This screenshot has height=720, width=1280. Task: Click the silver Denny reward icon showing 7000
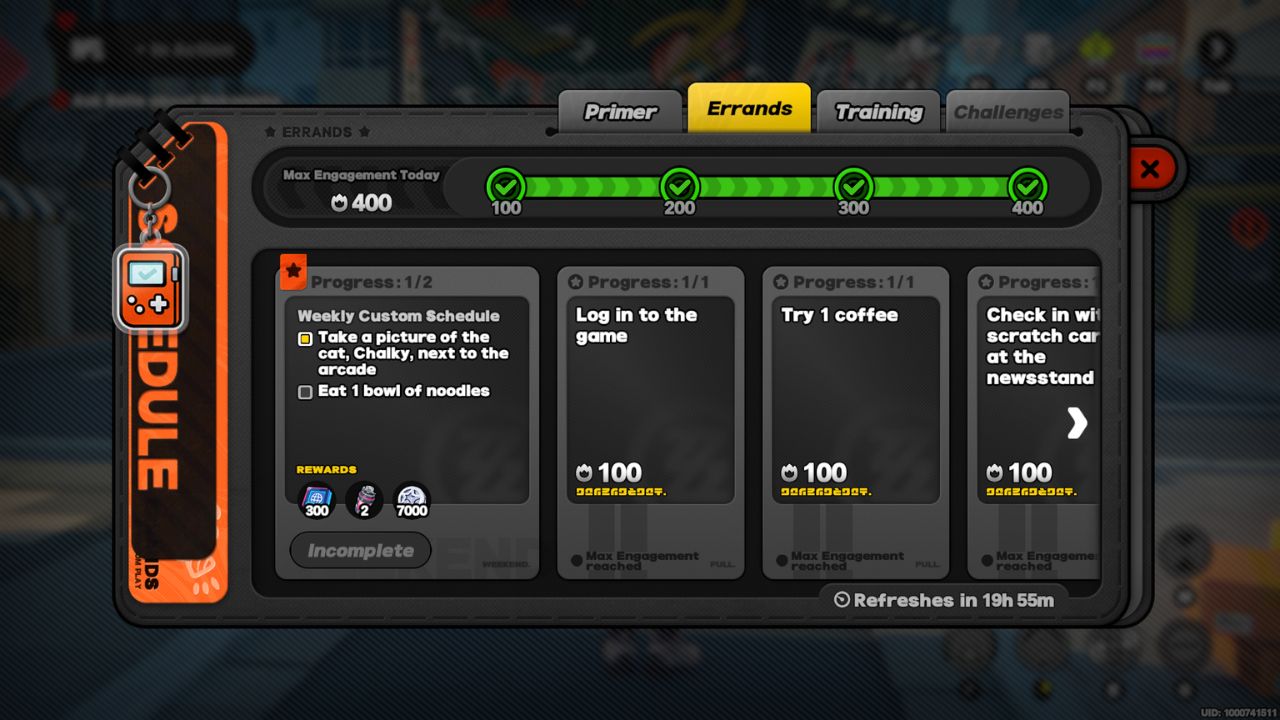pos(412,499)
